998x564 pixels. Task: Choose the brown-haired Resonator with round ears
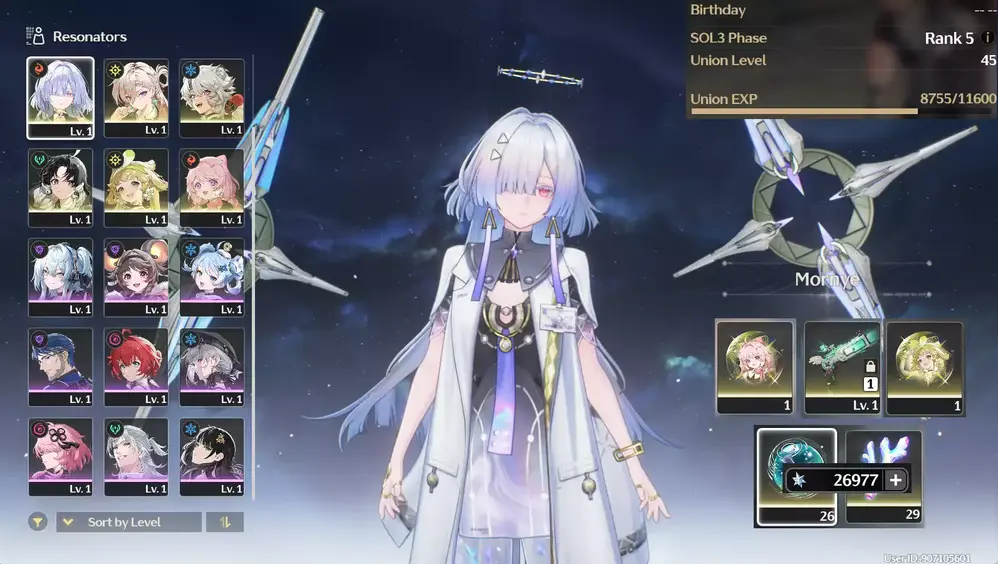(136, 276)
